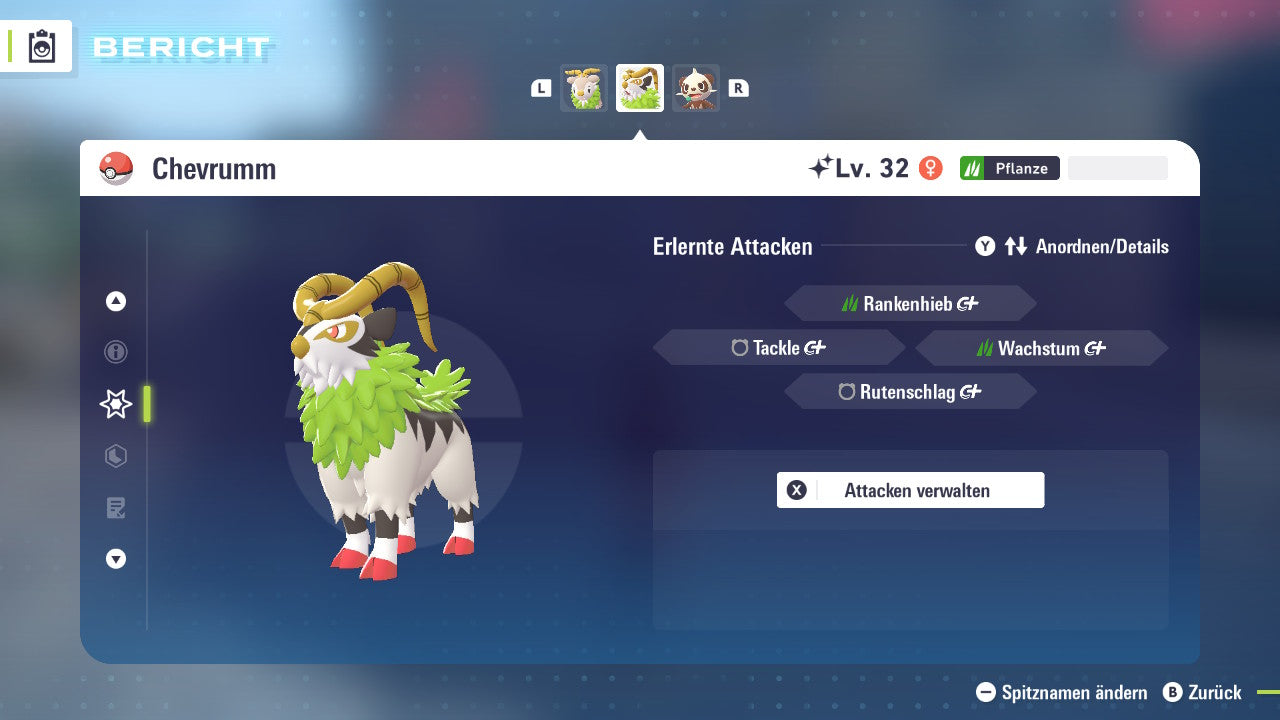Open the notes document icon in the sidebar
Image resolution: width=1280 pixels, height=720 pixels.
[x=115, y=508]
